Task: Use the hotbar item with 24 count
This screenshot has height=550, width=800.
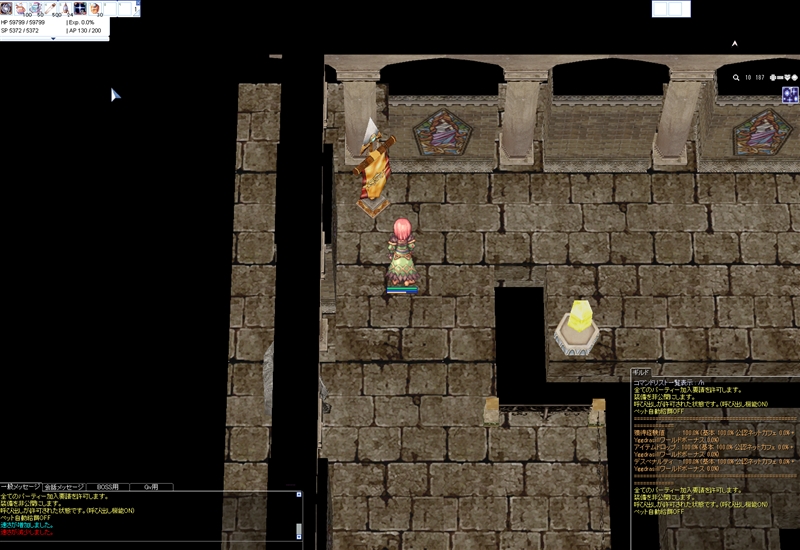Action: [66, 9]
